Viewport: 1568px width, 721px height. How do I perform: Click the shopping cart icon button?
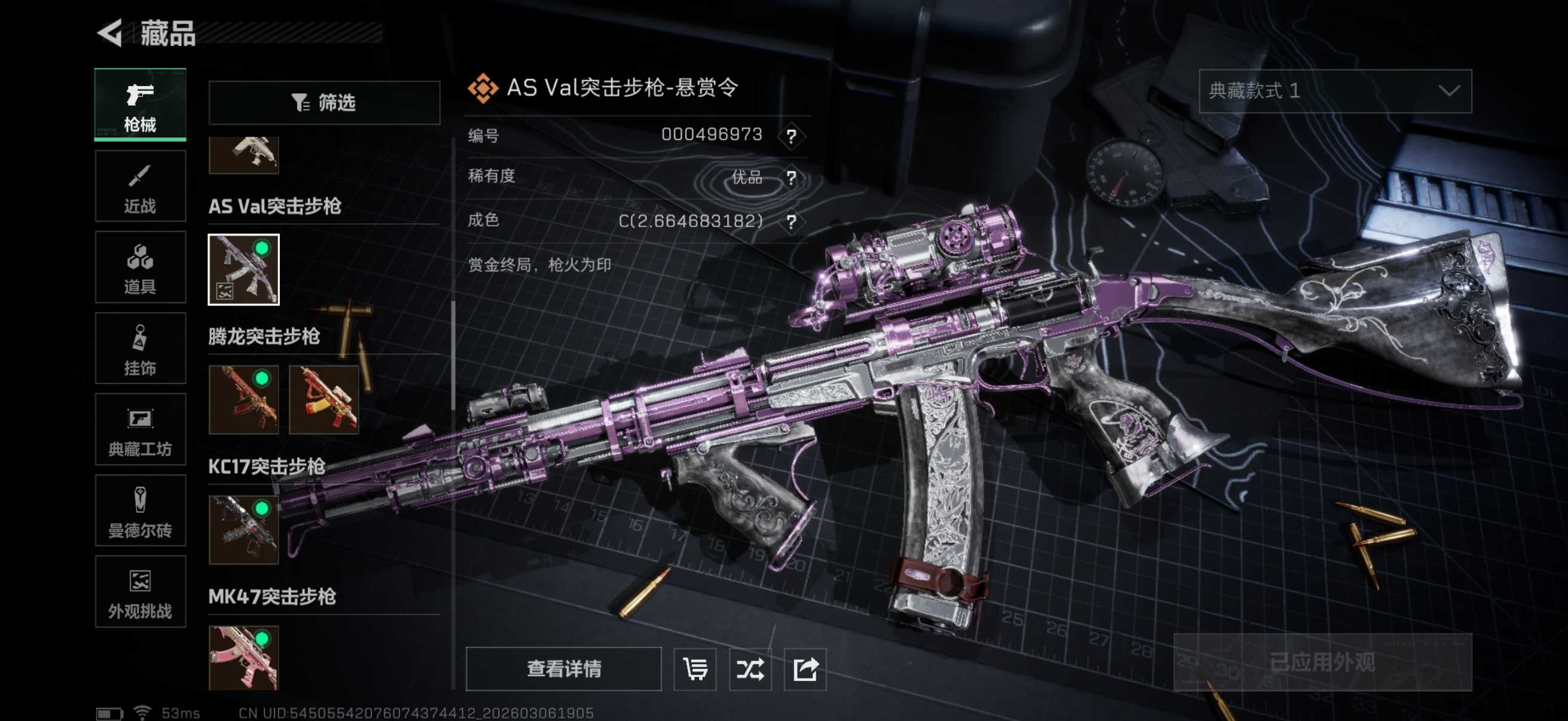[x=695, y=669]
